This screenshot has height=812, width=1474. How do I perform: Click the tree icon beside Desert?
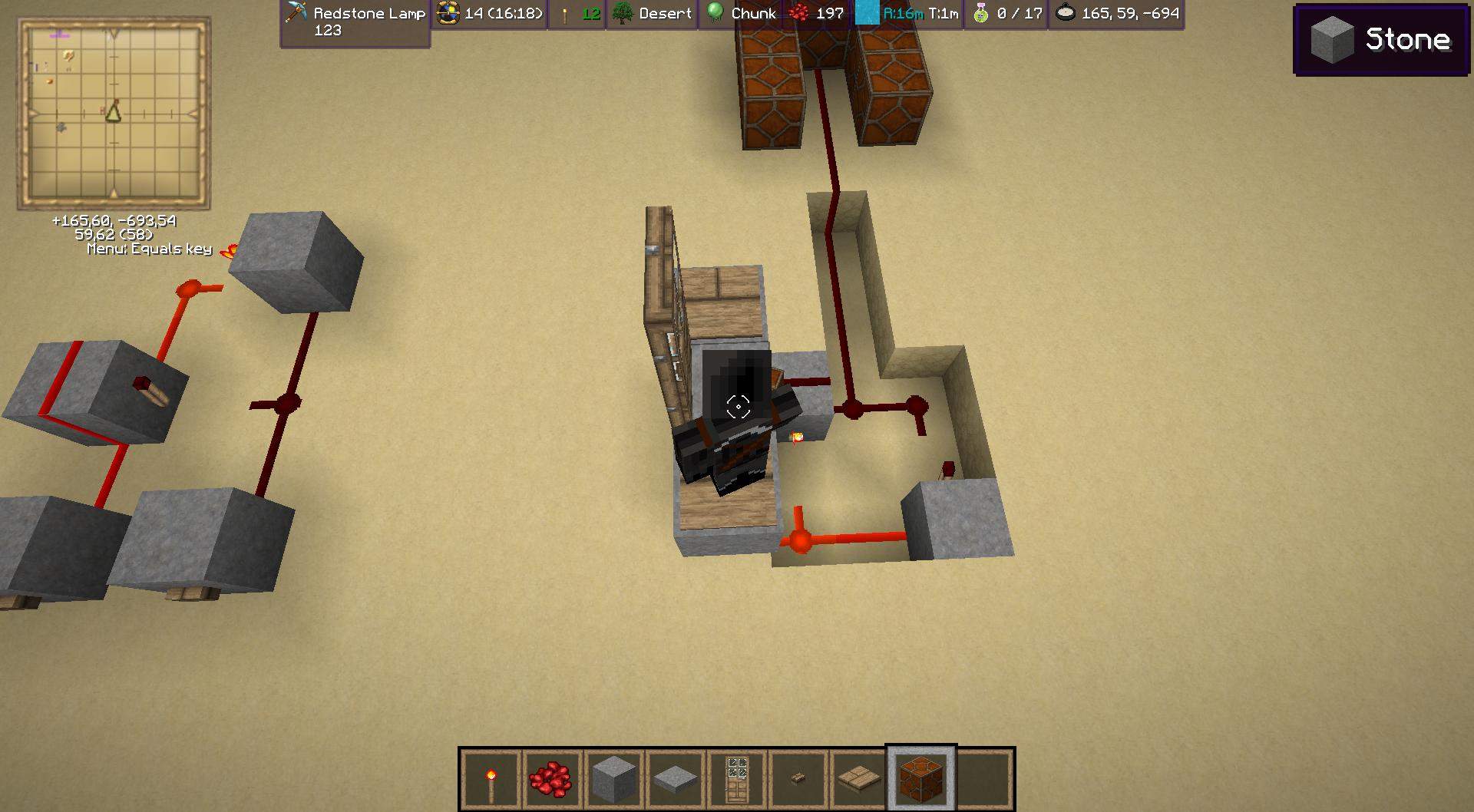pyautogui.click(x=623, y=13)
